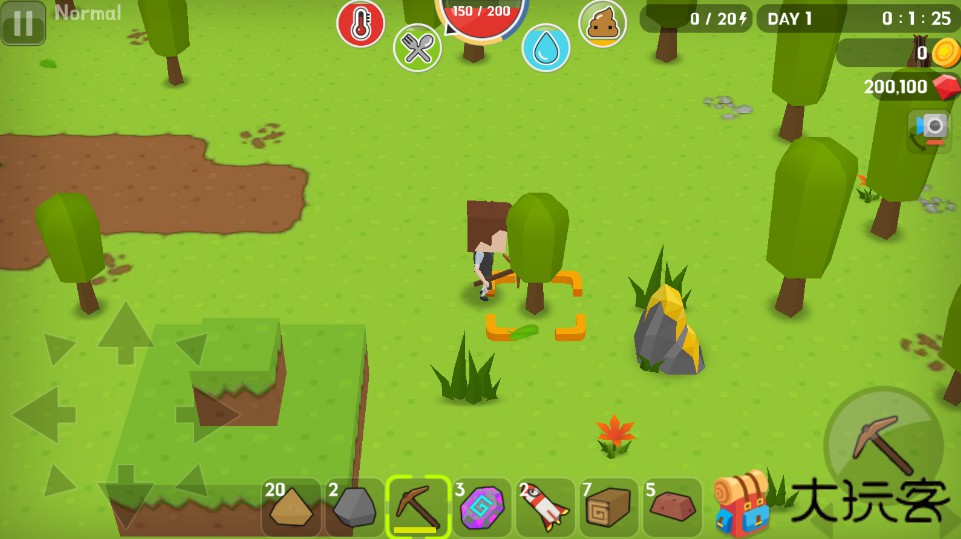Viewport: 961px width, 539px height.
Task: Open the hunger fork and knife icon
Action: (x=417, y=47)
